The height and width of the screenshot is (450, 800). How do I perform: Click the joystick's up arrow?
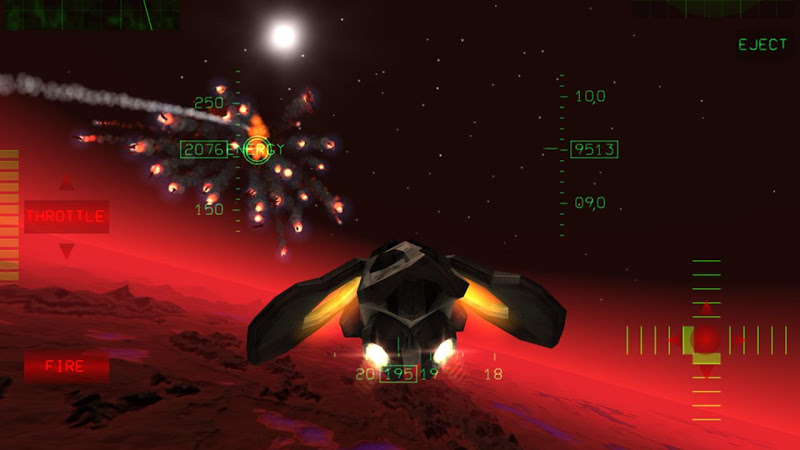click(707, 306)
